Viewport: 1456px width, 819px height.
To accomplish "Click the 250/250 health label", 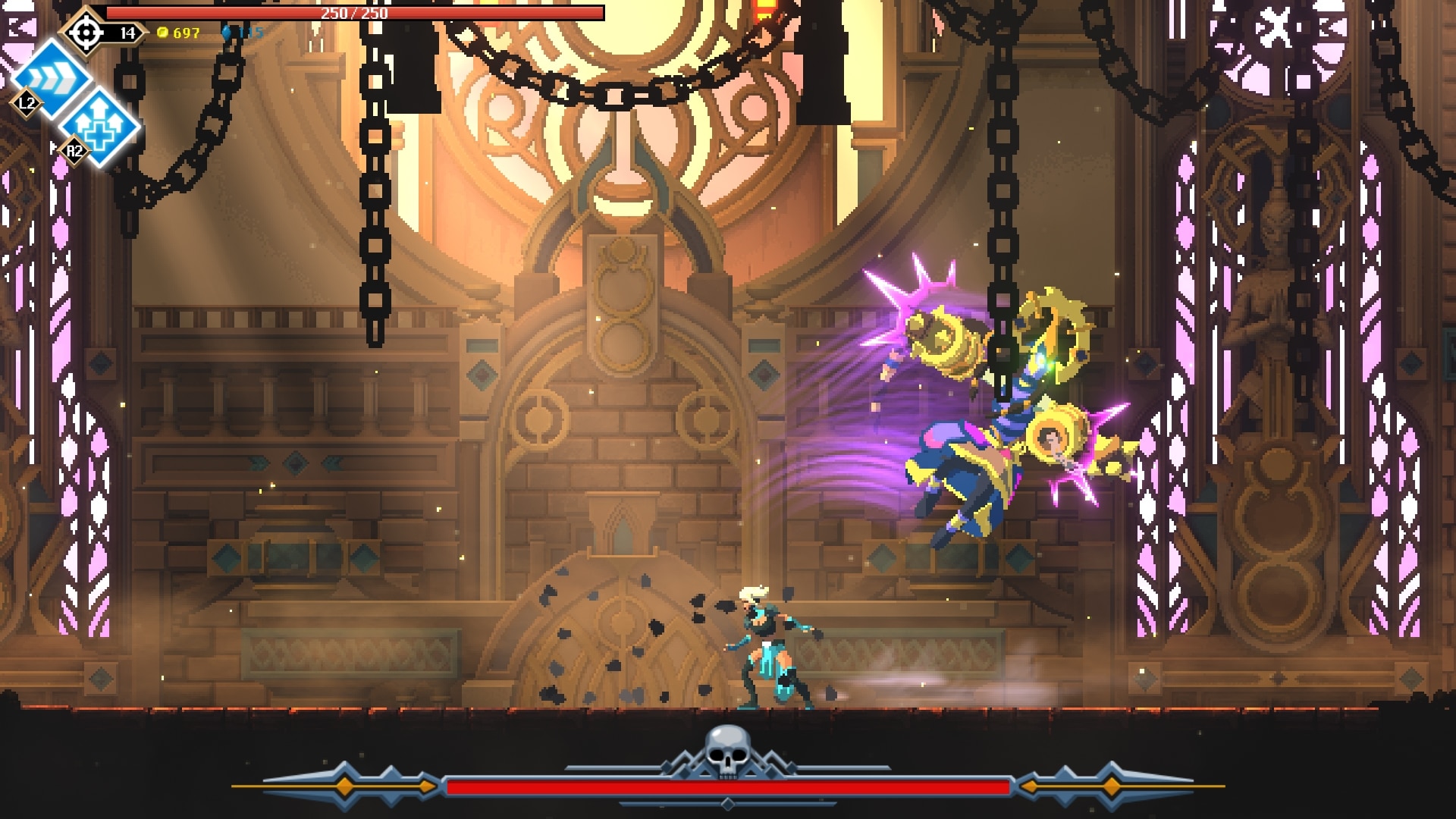I will tap(356, 12).
